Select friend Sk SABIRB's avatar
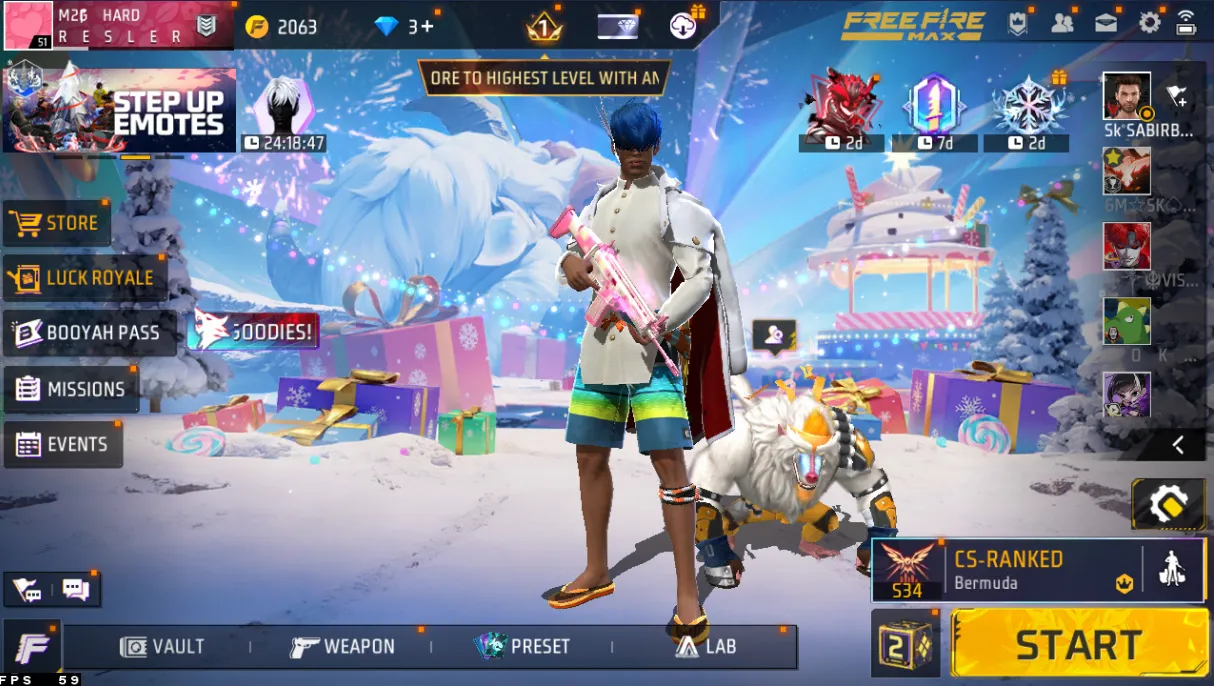Screen dimensions: 1214x686 click(1127, 96)
